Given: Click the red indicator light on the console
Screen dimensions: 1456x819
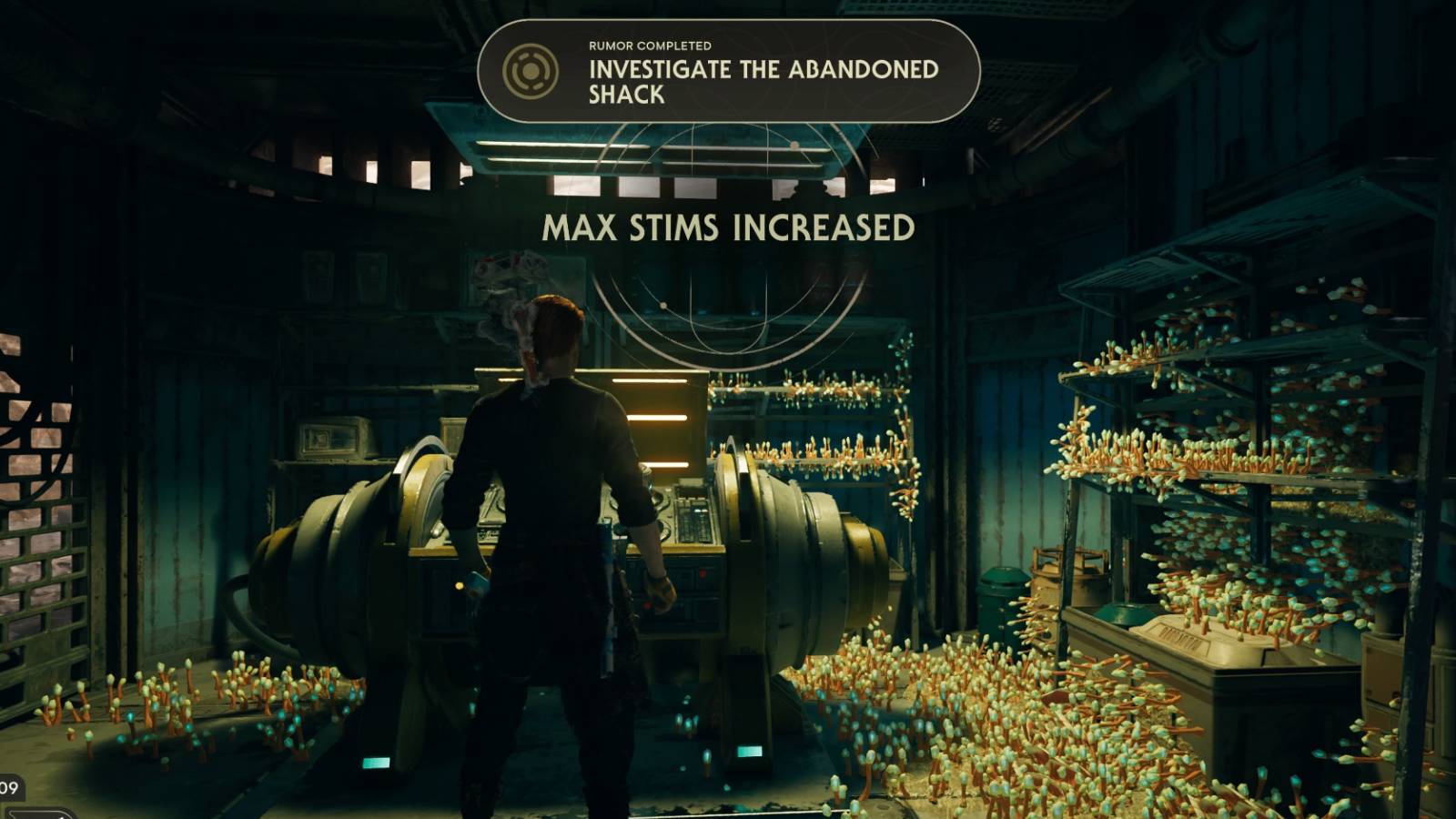Looking at the screenshot, I should point(702,573).
